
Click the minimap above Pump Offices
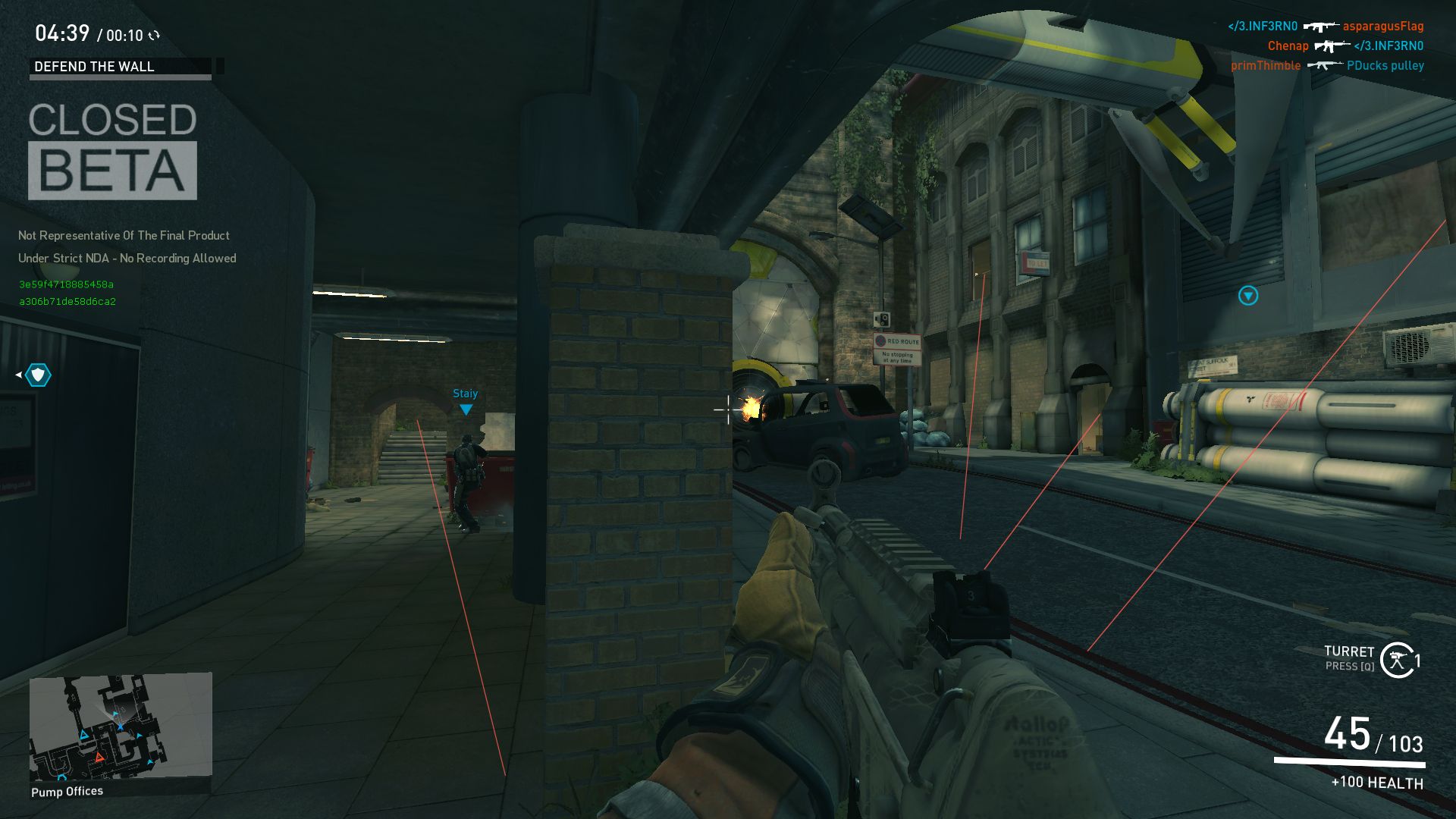click(x=121, y=726)
